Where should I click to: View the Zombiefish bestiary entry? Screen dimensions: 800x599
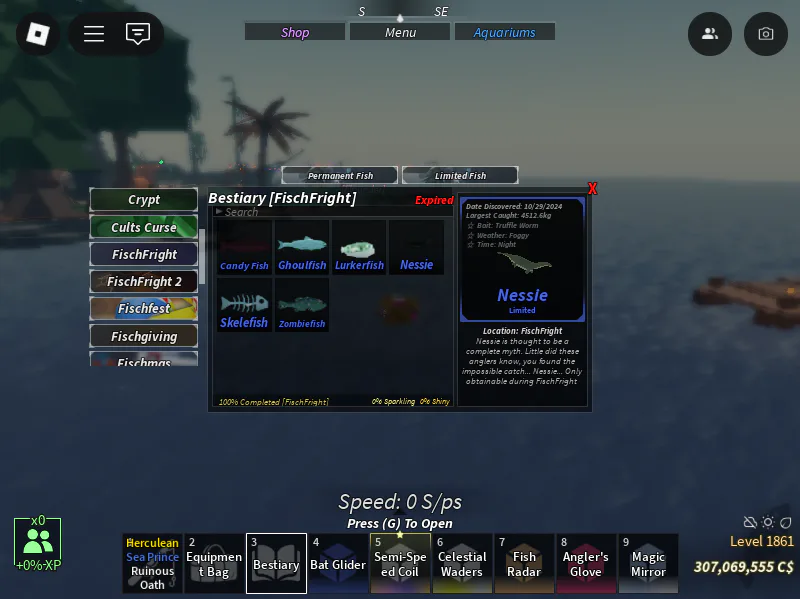(302, 306)
